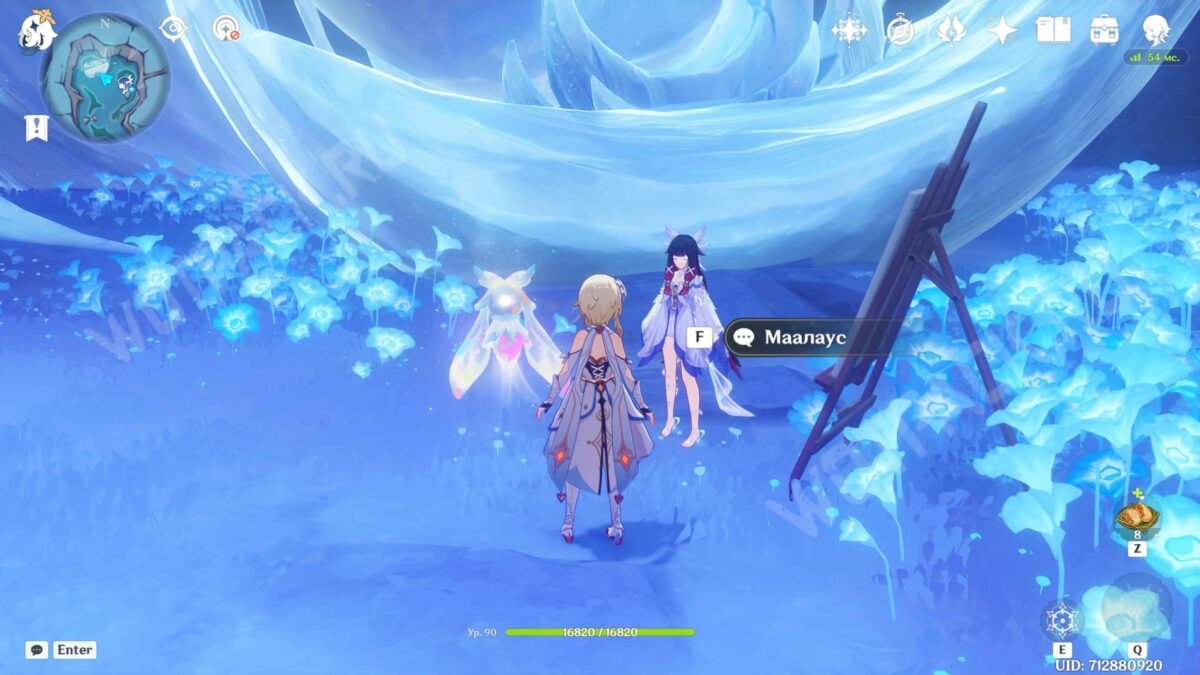Open the Battle Pass wings icon
The width and height of the screenshot is (1200, 675).
[950, 30]
